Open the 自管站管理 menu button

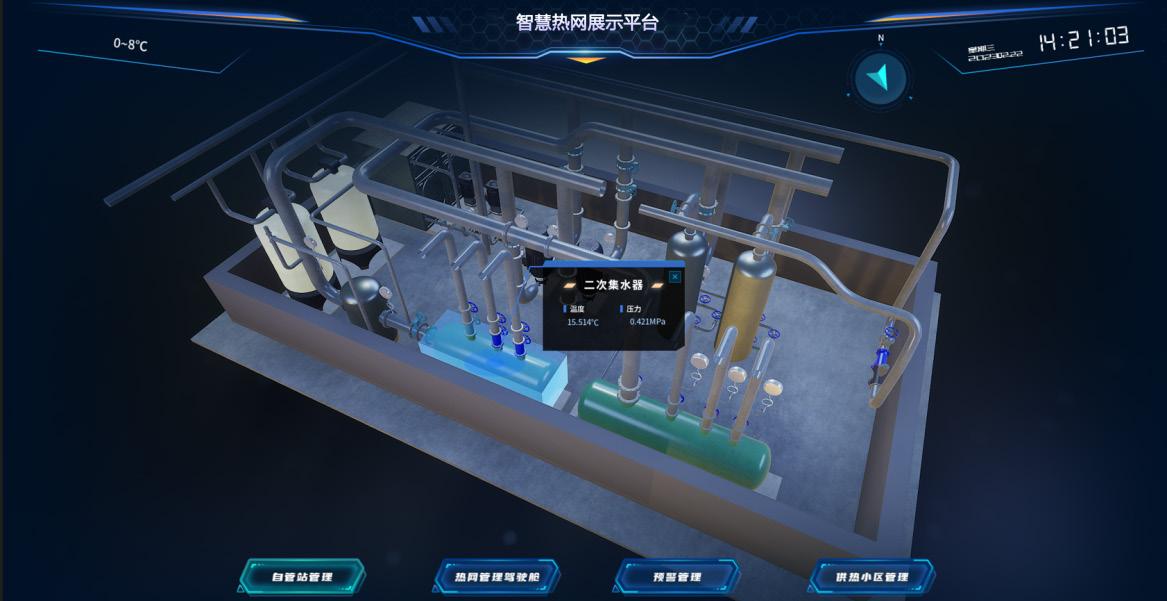pyautogui.click(x=302, y=577)
